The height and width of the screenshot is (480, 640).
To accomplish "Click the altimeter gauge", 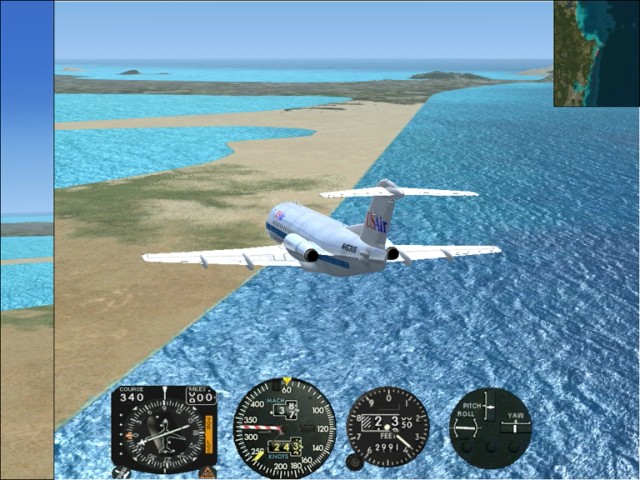I will [x=388, y=427].
